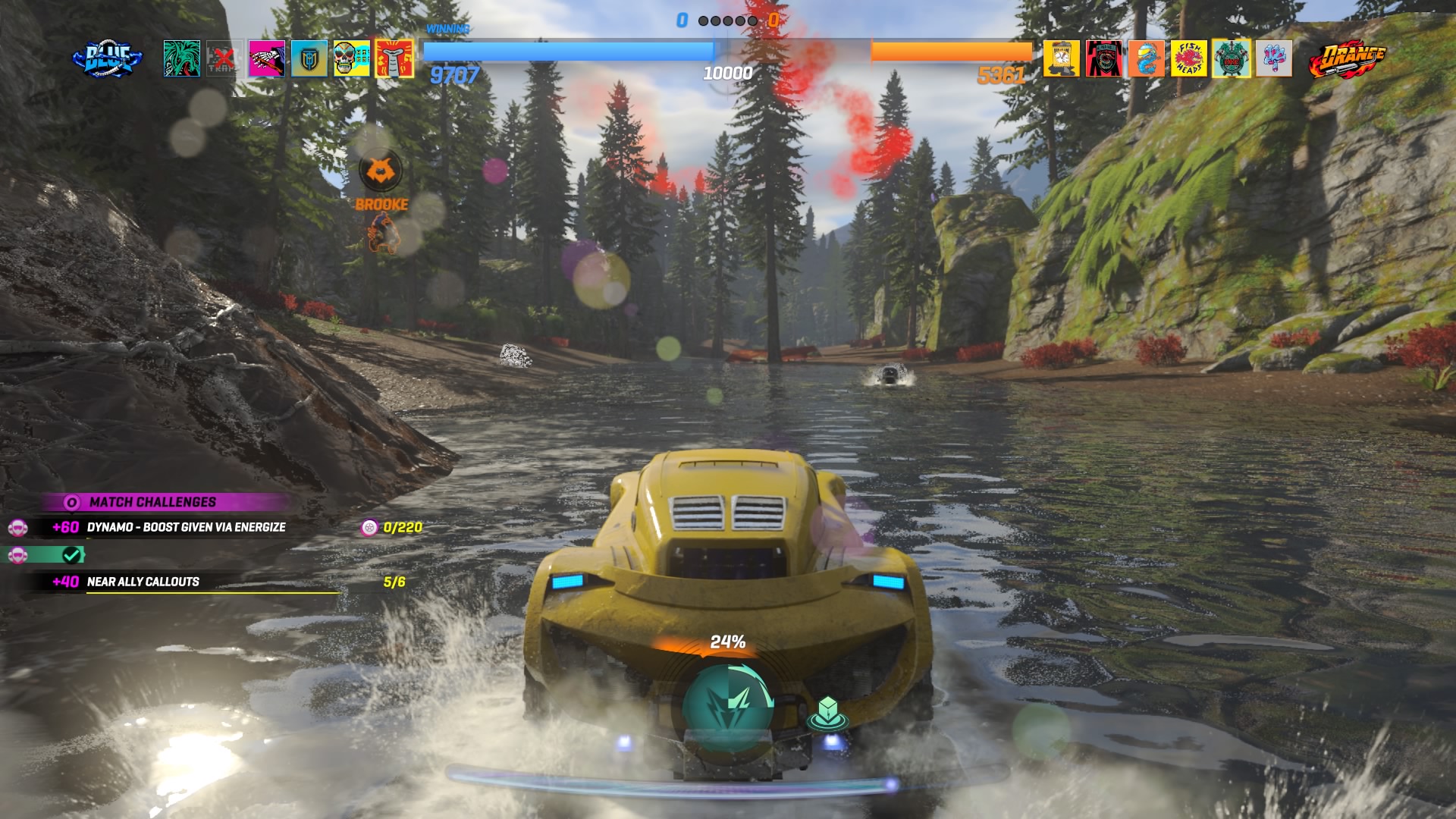Activate the teal Rush ability gauge
The image size is (1456, 819).
(x=727, y=707)
